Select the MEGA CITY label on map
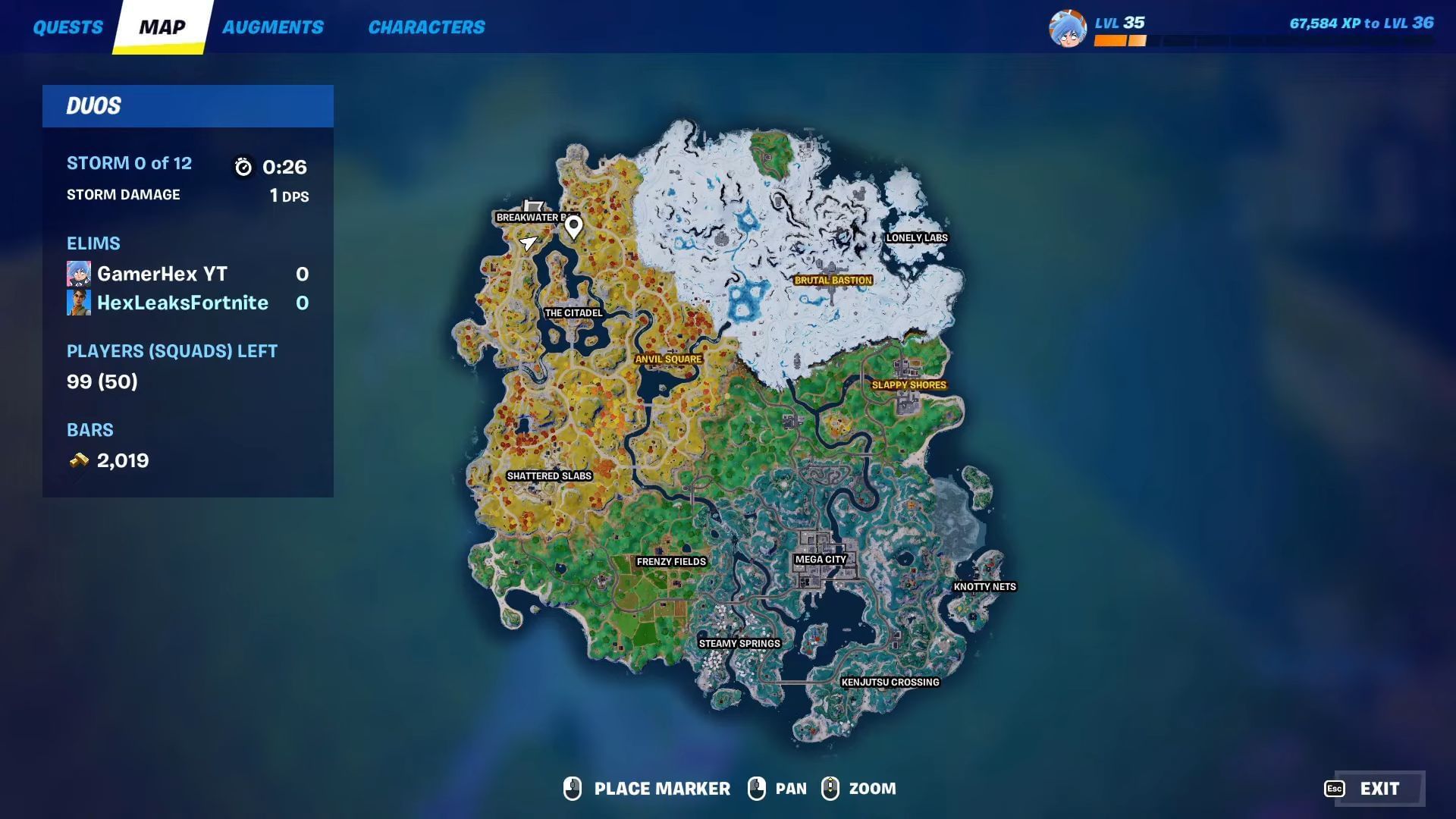The height and width of the screenshot is (819, 1456). 821,559
